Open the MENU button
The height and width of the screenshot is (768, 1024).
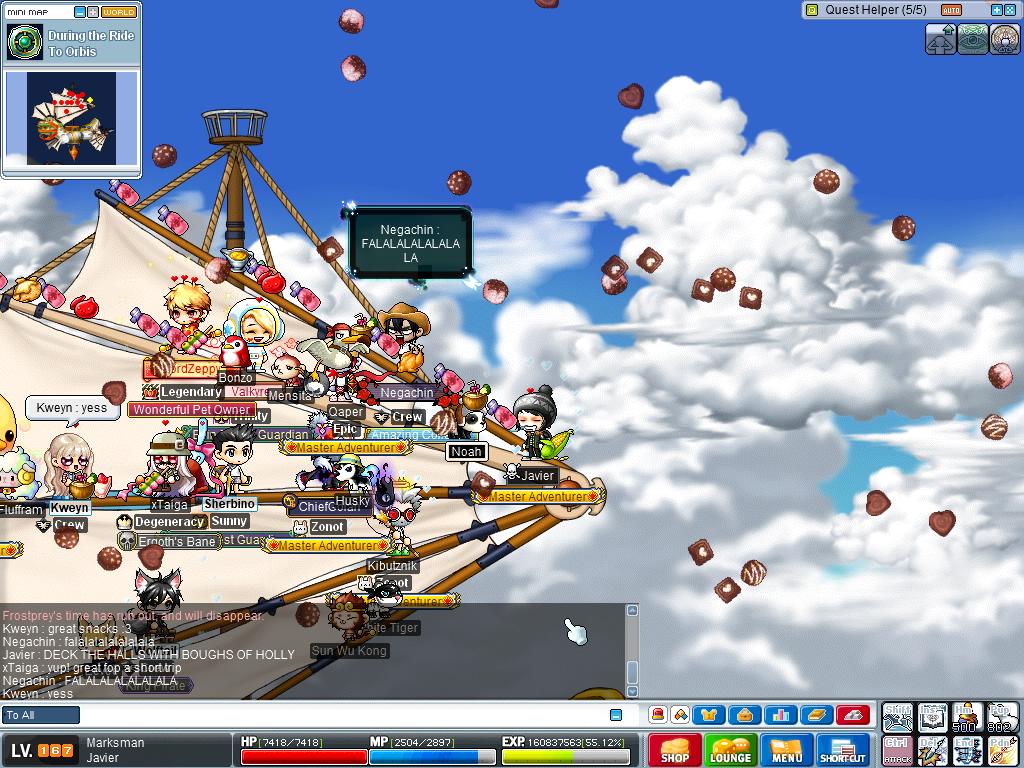(786, 750)
